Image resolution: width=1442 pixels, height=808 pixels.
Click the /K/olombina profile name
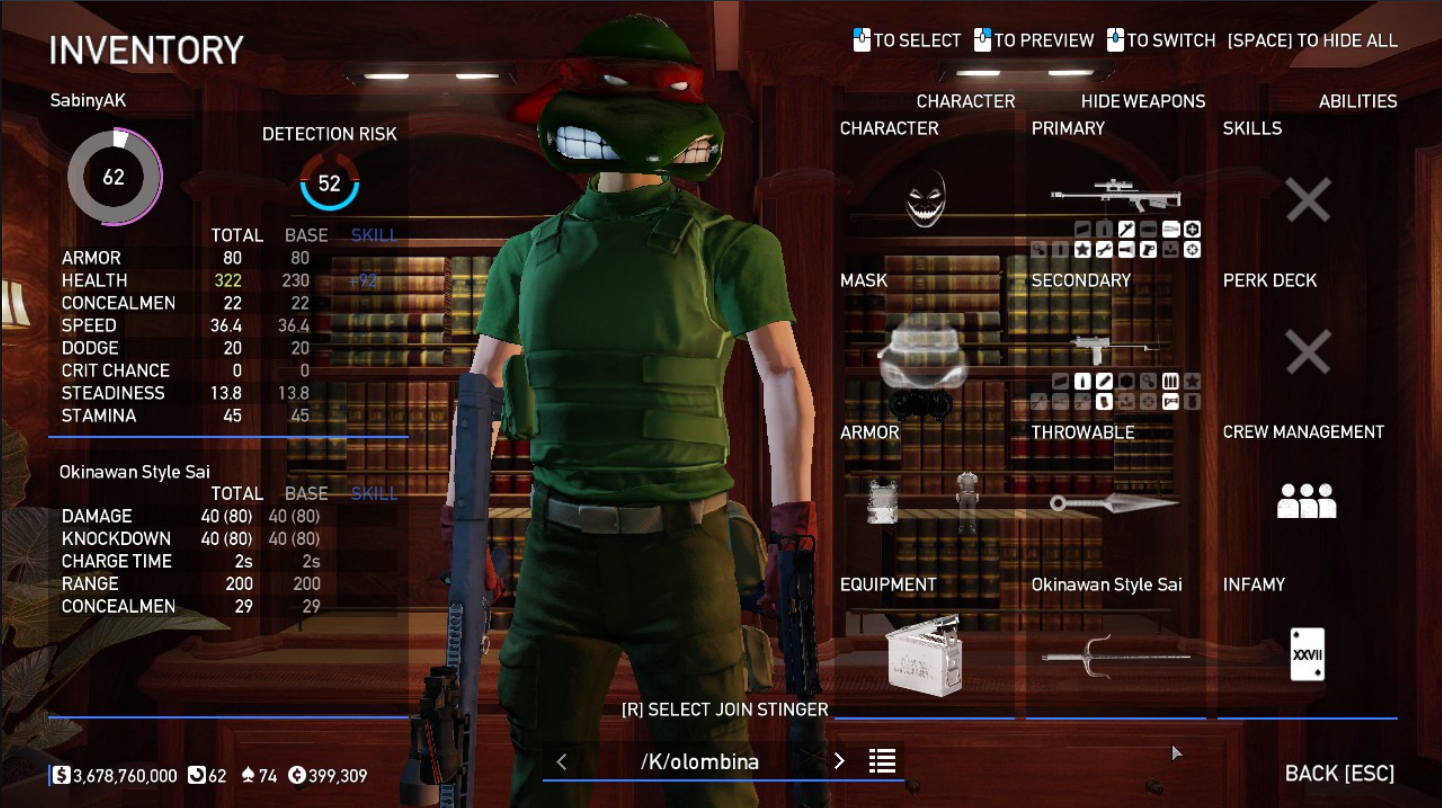700,762
